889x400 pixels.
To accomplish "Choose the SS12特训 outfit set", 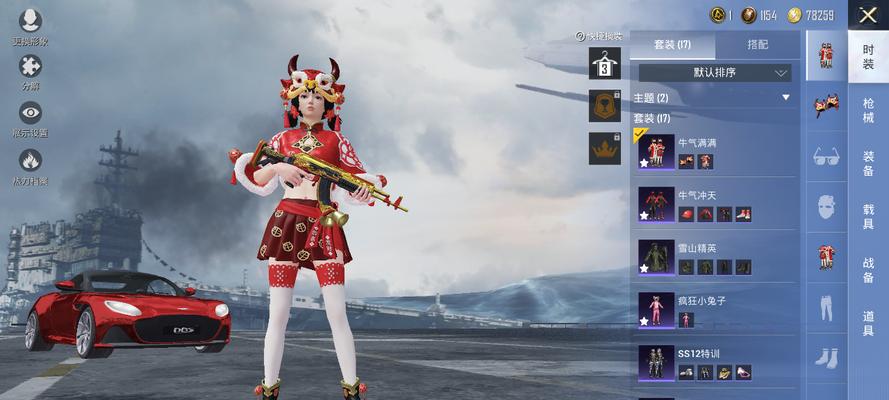I will coord(714,362).
